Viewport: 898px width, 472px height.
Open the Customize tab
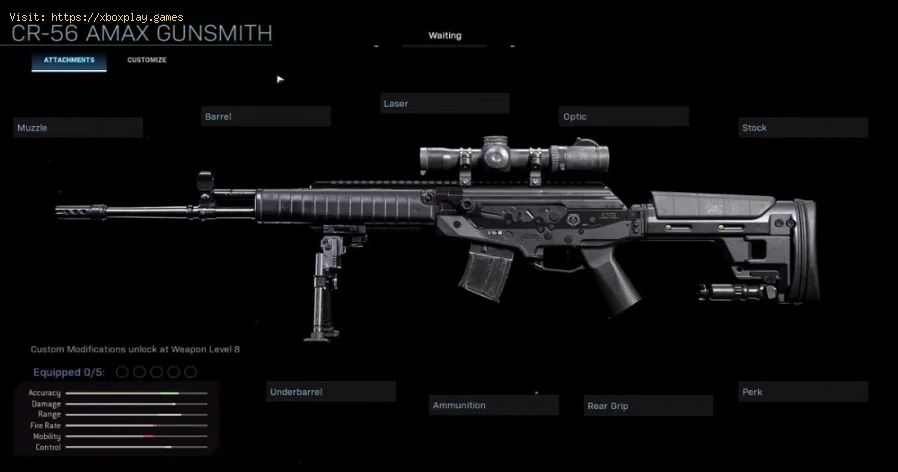(x=146, y=61)
